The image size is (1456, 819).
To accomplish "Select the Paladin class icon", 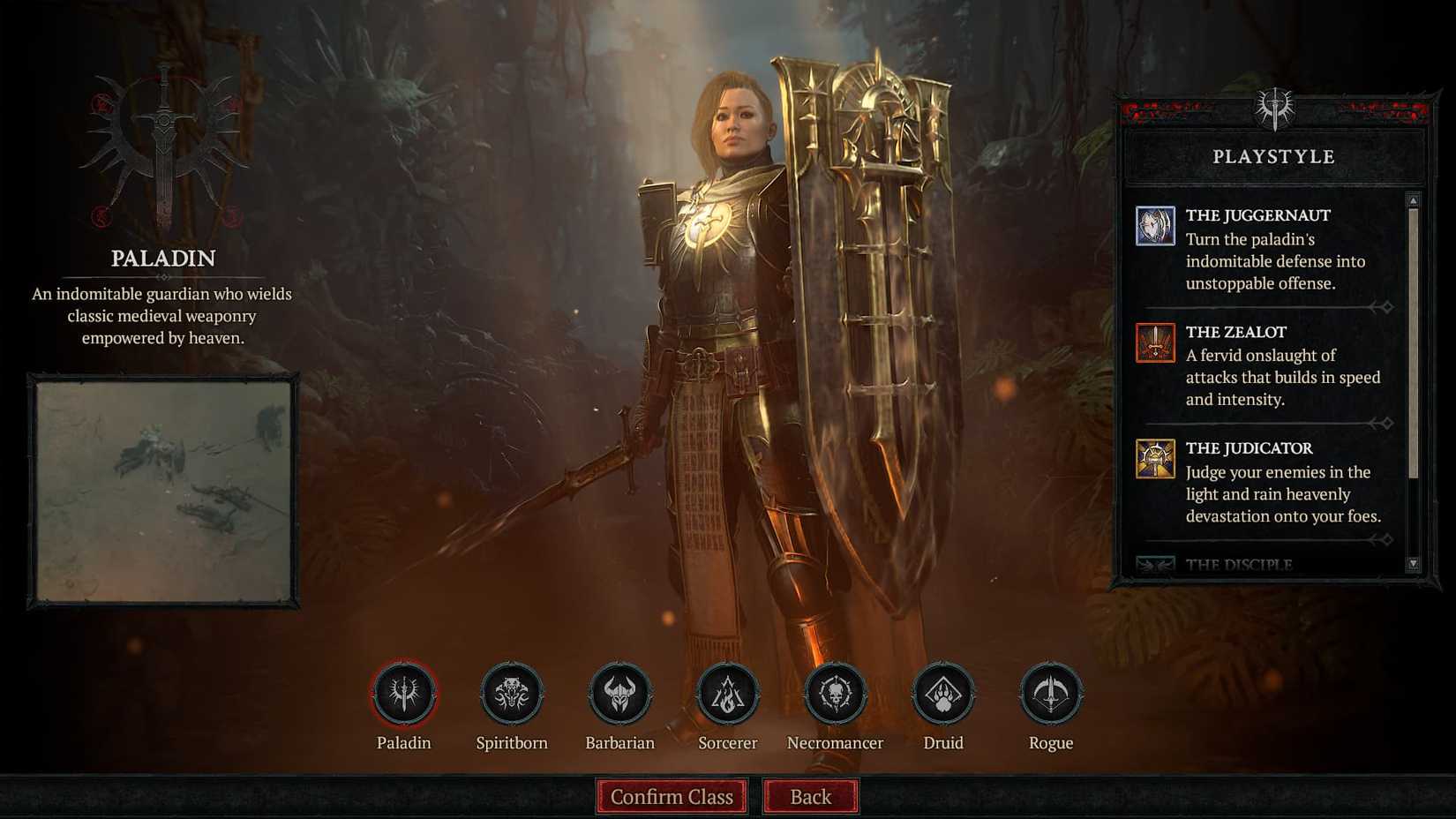I will [x=404, y=694].
